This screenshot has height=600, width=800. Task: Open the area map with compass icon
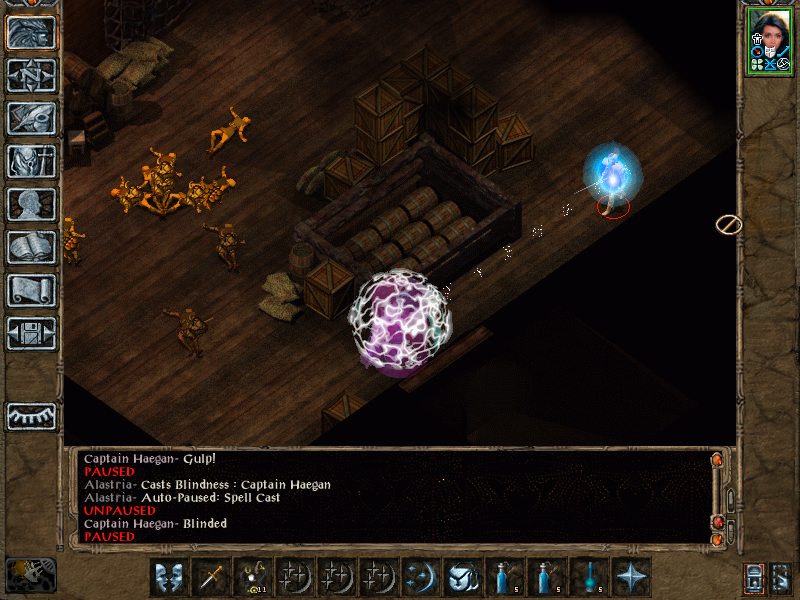32,75
